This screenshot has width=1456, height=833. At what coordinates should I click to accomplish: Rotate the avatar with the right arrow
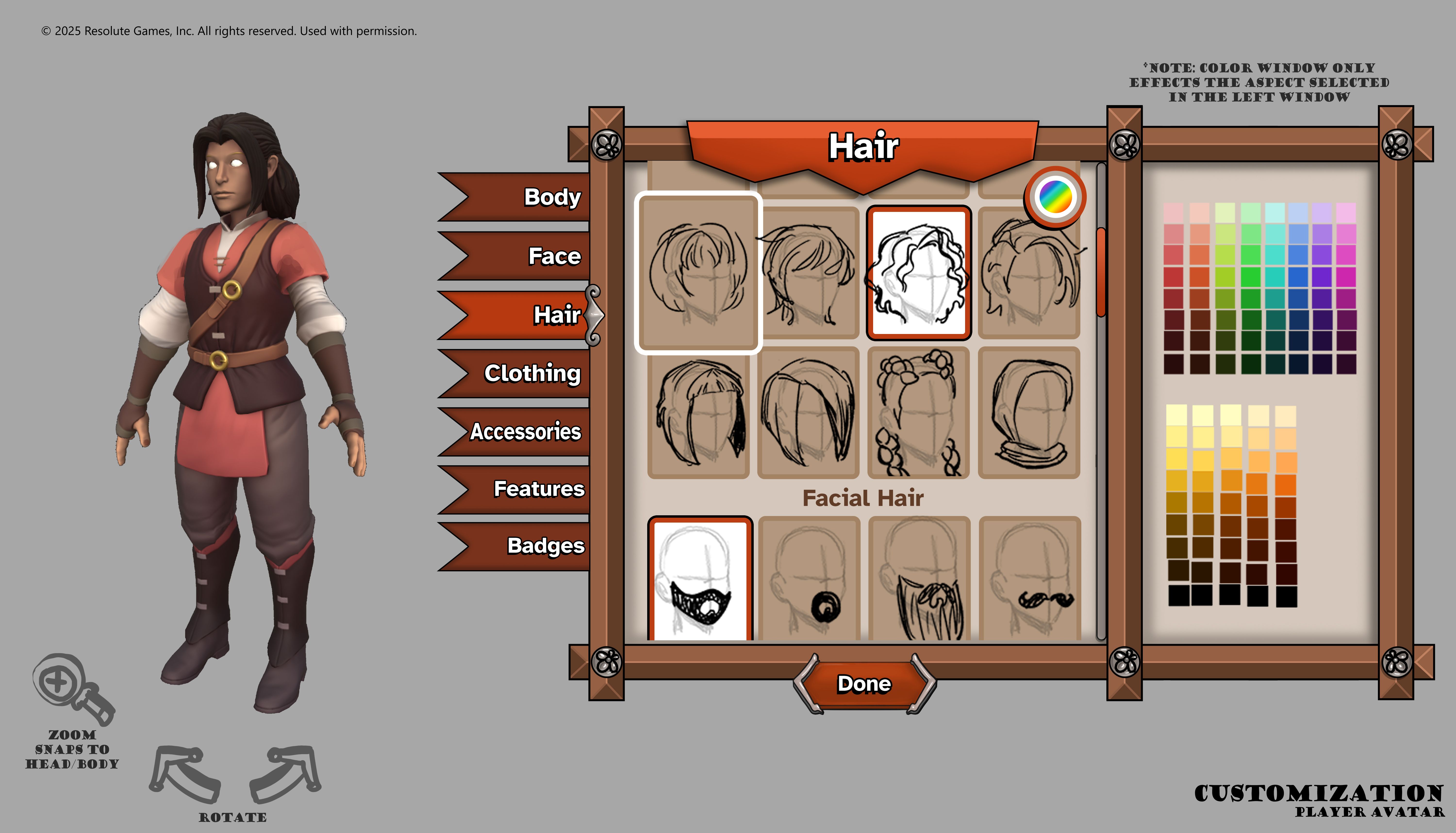coord(286,774)
